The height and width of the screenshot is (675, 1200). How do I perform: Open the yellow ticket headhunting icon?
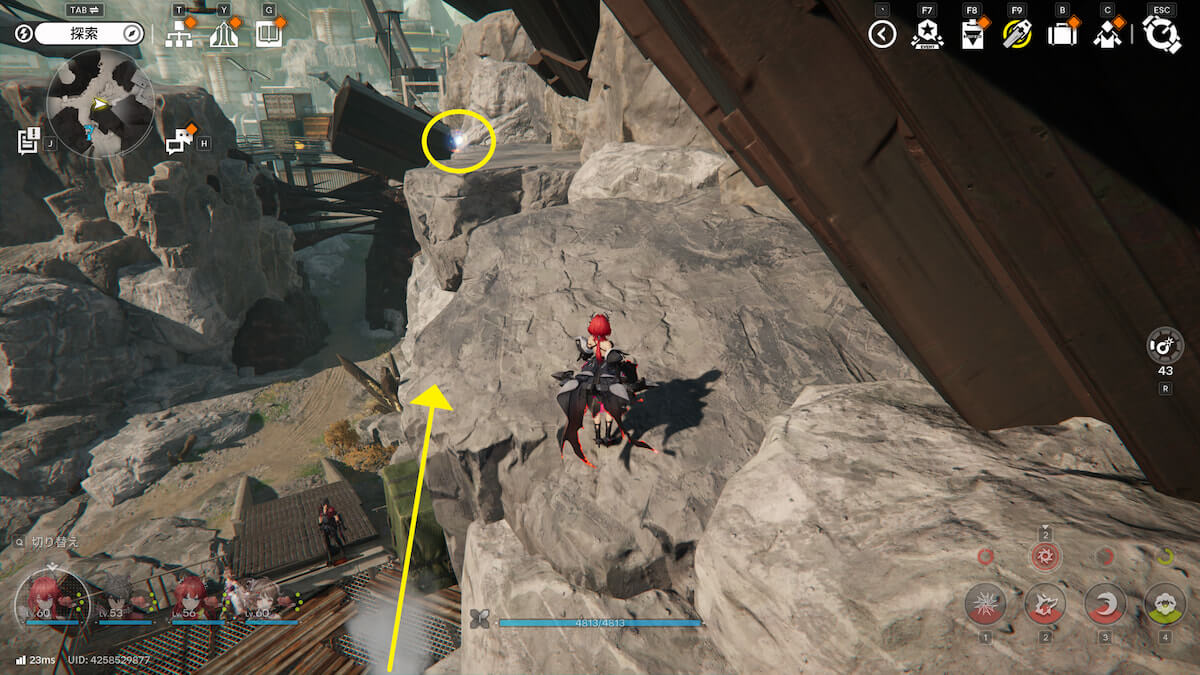[1017, 35]
